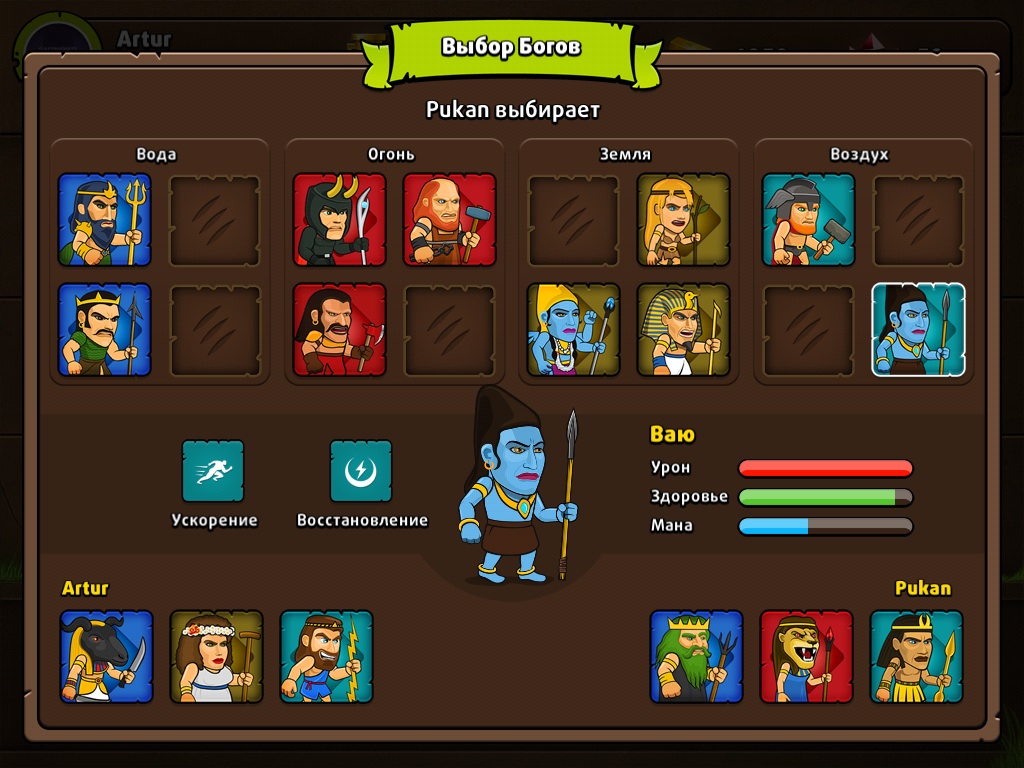This screenshot has height=768, width=1024.
Task: Inspect Pukan's lion-headed goddess card
Action: (x=806, y=656)
